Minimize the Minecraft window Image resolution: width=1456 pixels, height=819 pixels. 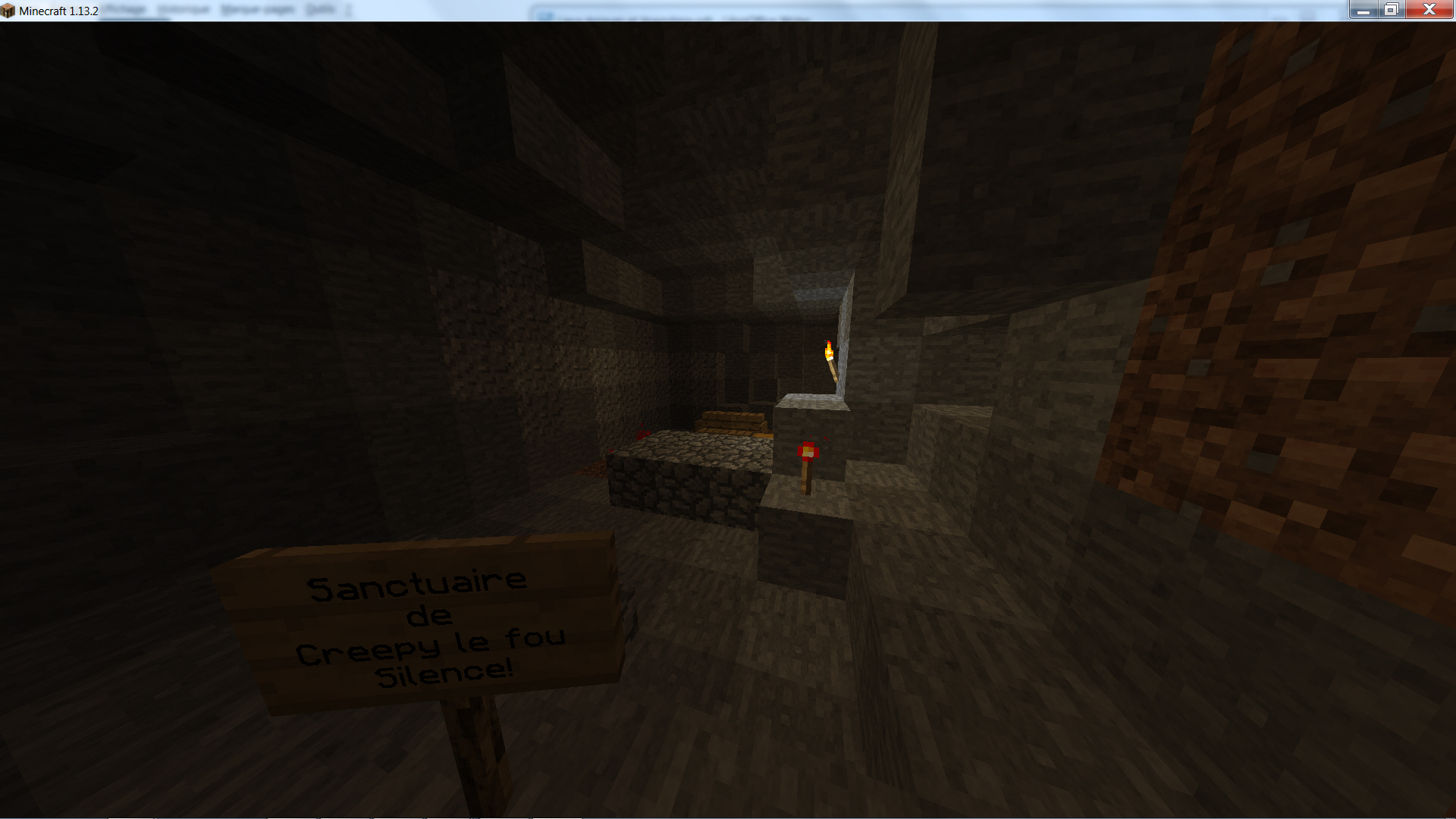click(1363, 10)
